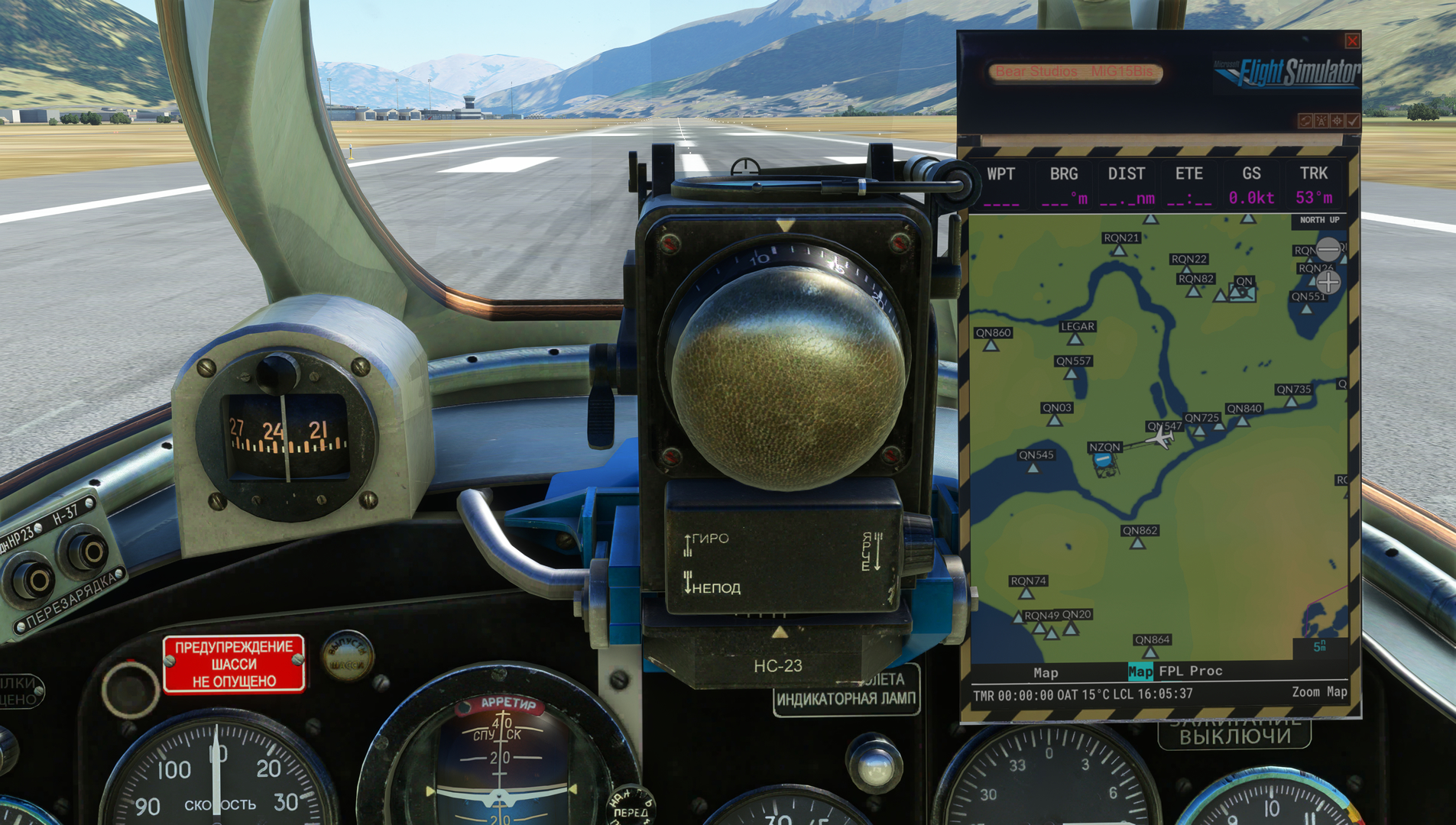Select the QN860 waypoint marker
Viewport: 1456px width, 825px height.
[991, 345]
